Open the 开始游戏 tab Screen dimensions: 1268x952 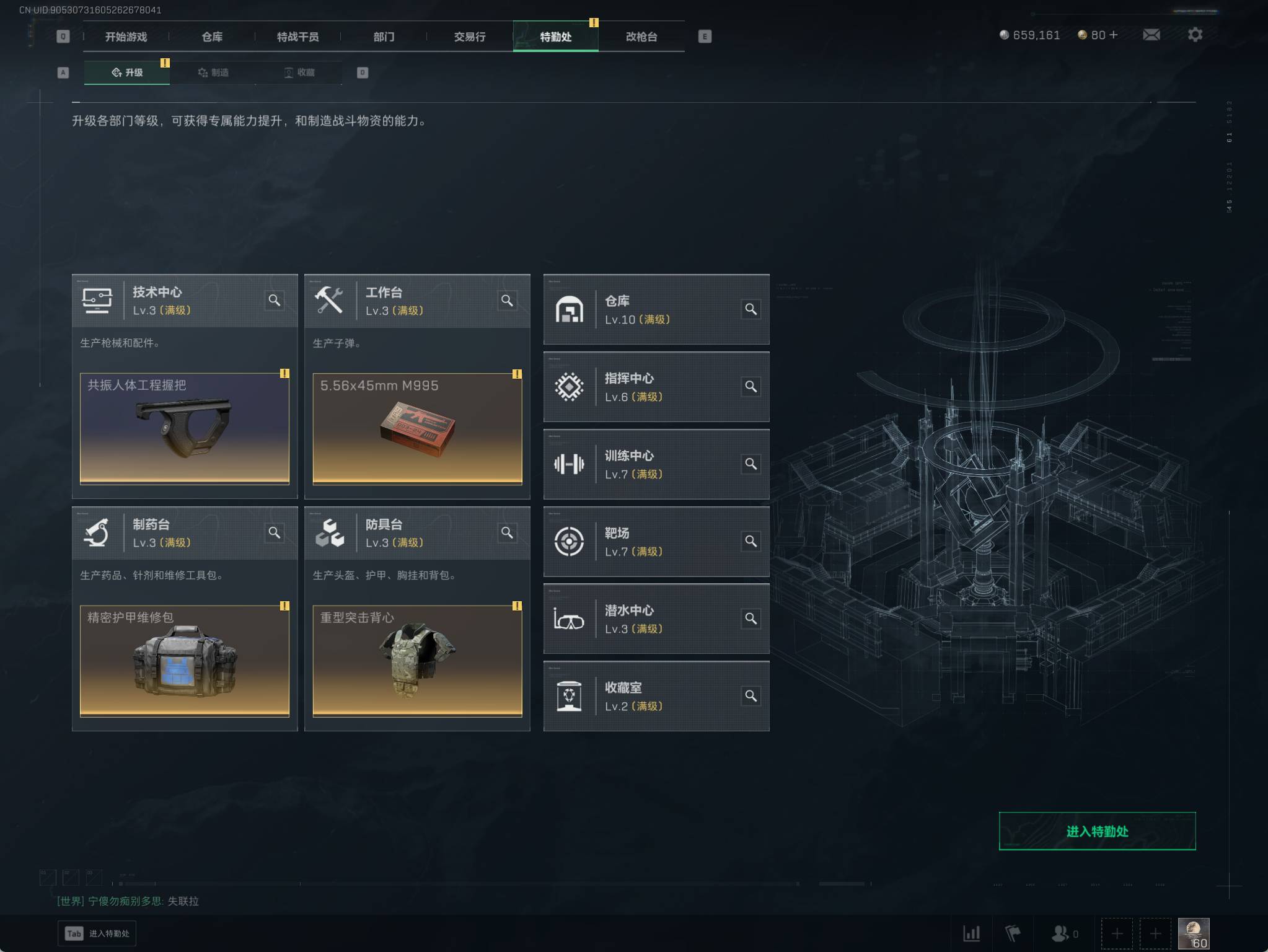[126, 37]
